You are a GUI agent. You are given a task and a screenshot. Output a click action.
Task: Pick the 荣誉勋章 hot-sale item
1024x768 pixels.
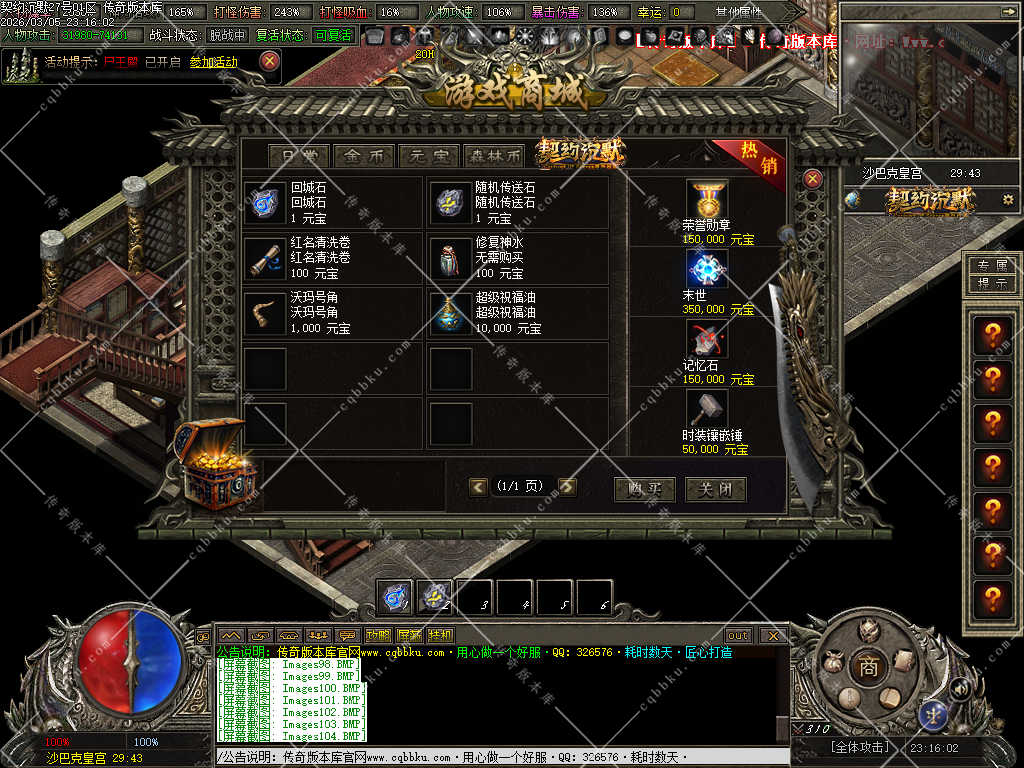pos(707,200)
